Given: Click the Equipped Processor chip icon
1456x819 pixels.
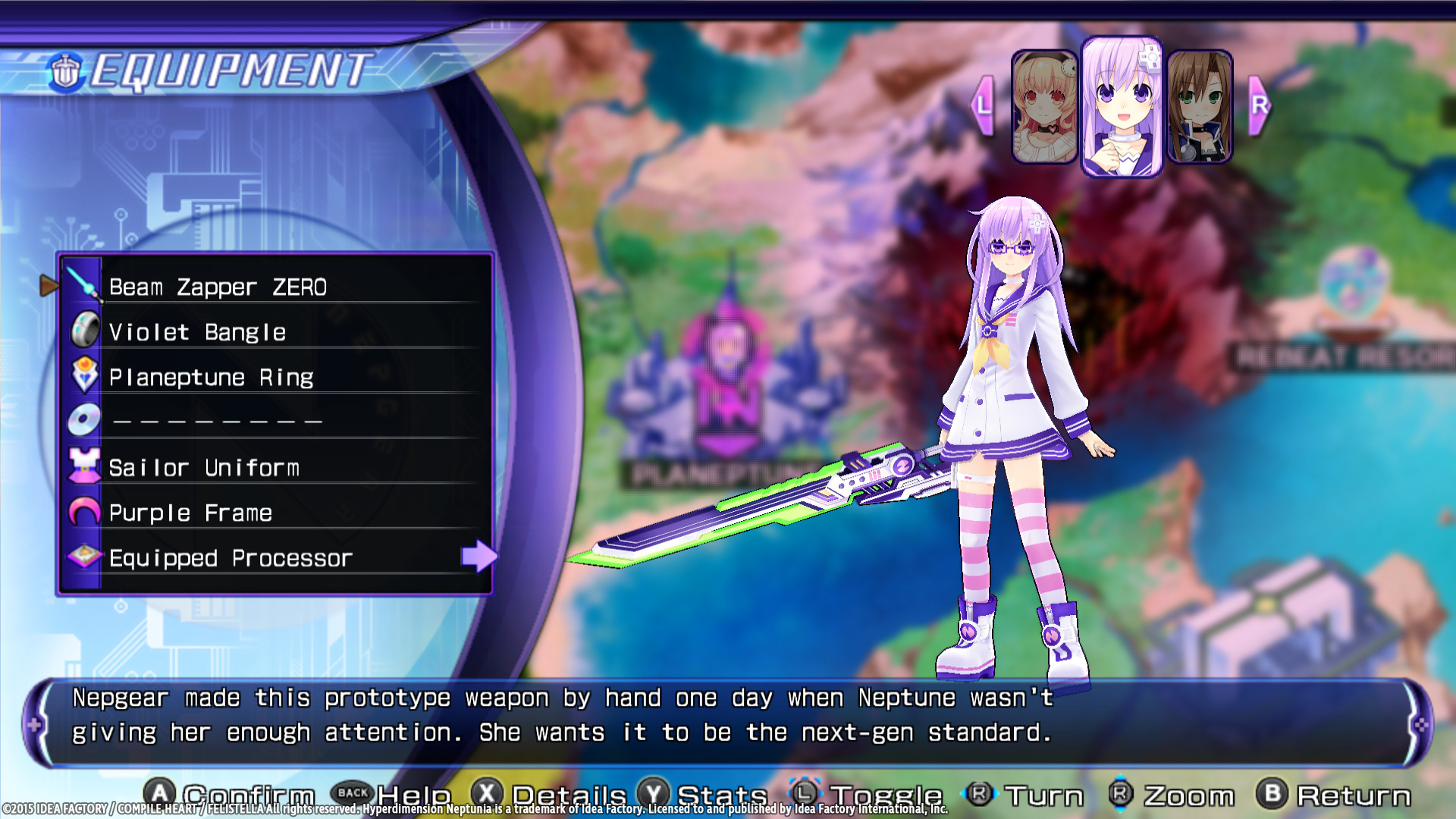Looking at the screenshot, I should (x=85, y=557).
